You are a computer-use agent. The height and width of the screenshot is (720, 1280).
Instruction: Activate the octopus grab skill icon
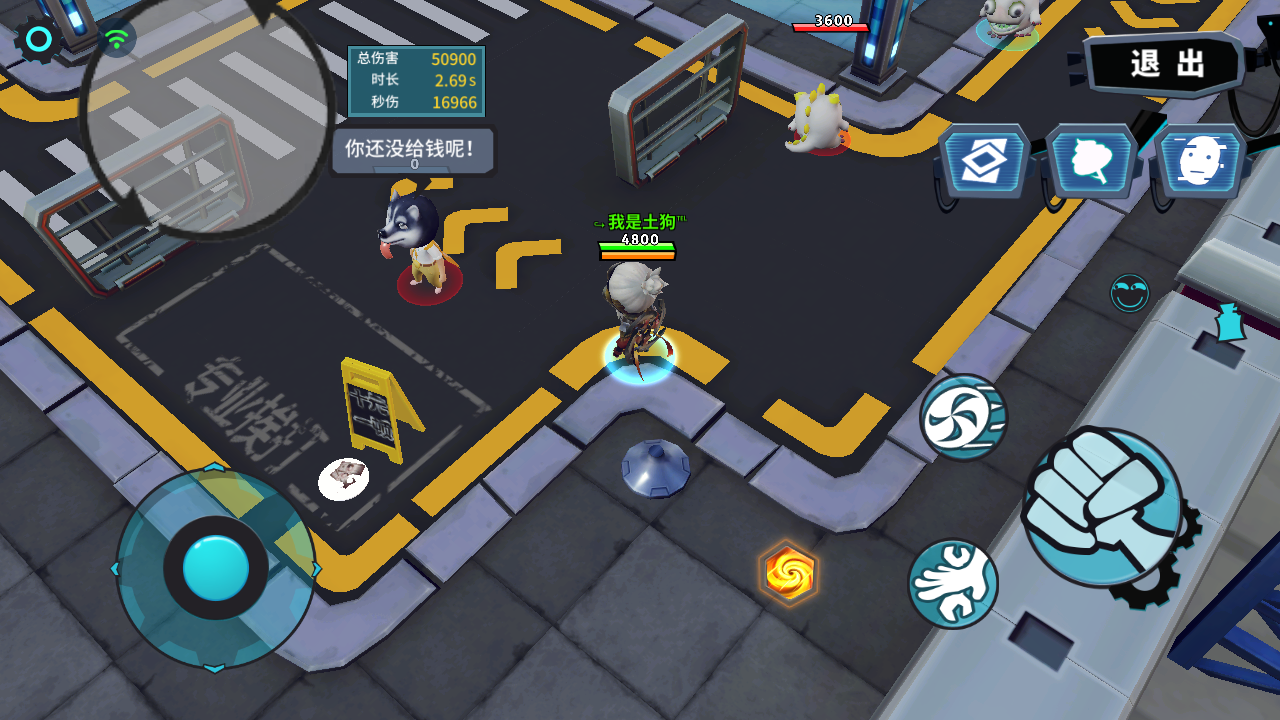point(952,582)
